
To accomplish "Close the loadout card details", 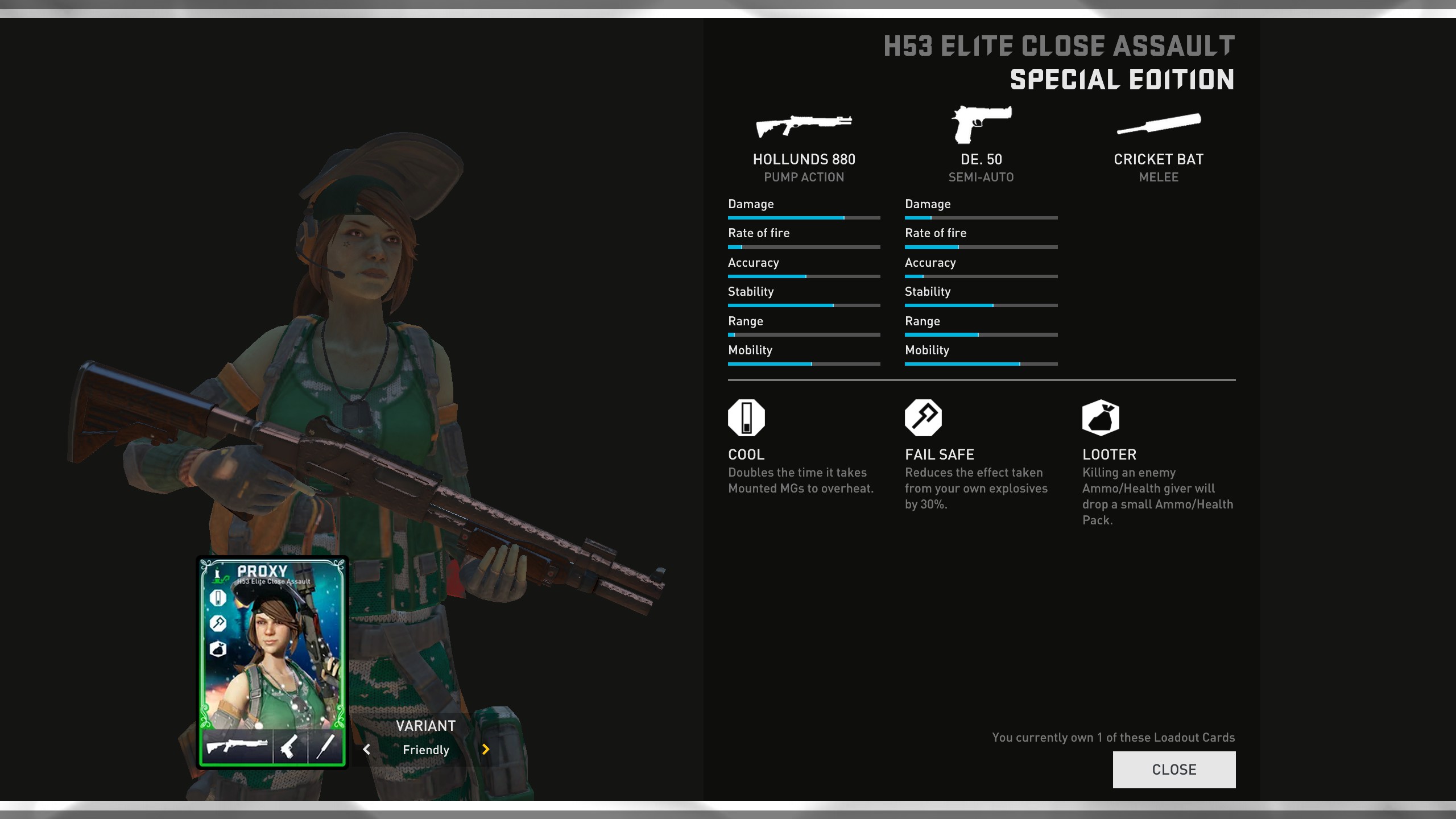I will click(x=1174, y=770).
